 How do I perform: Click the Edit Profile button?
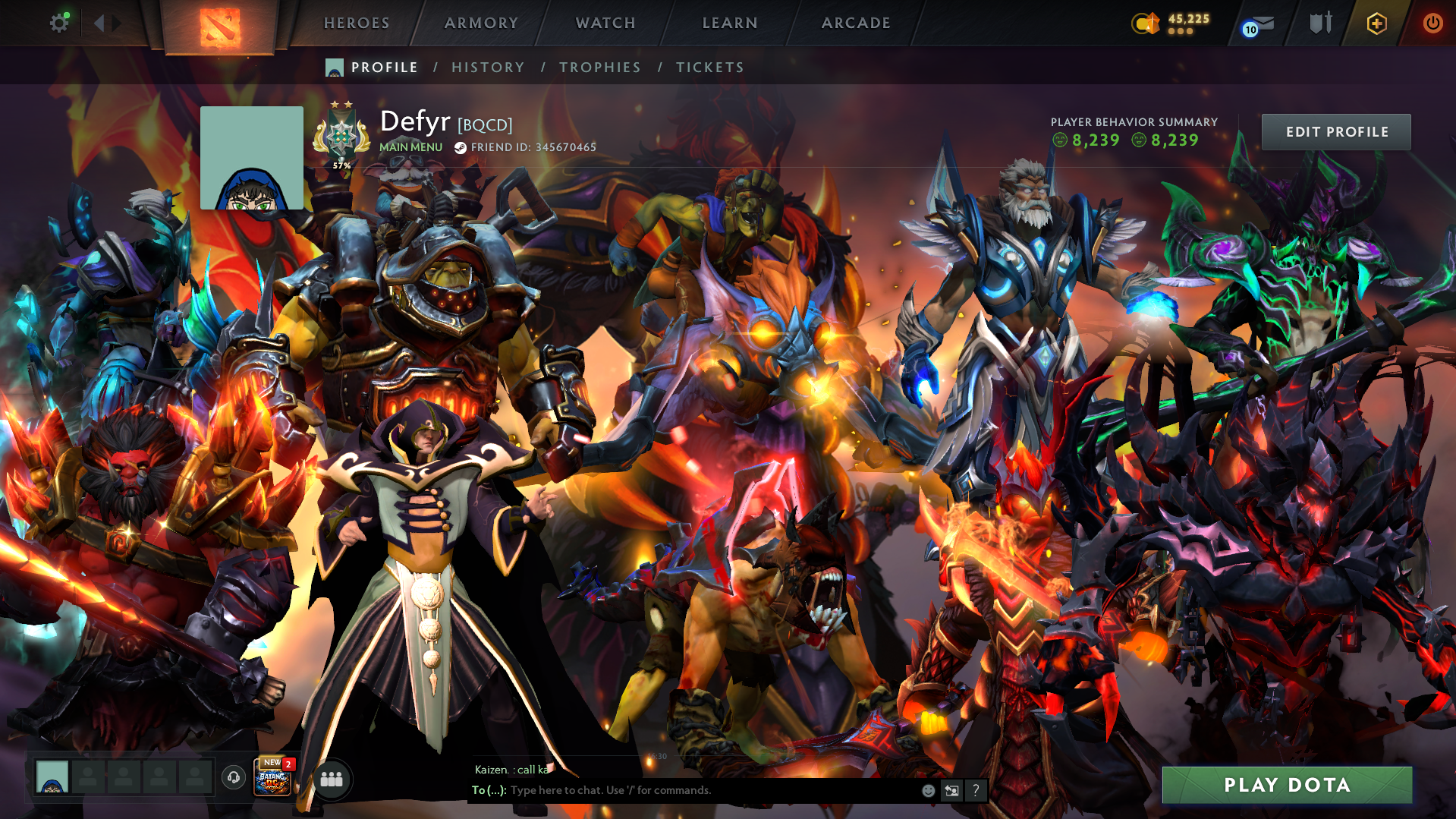click(x=1336, y=132)
